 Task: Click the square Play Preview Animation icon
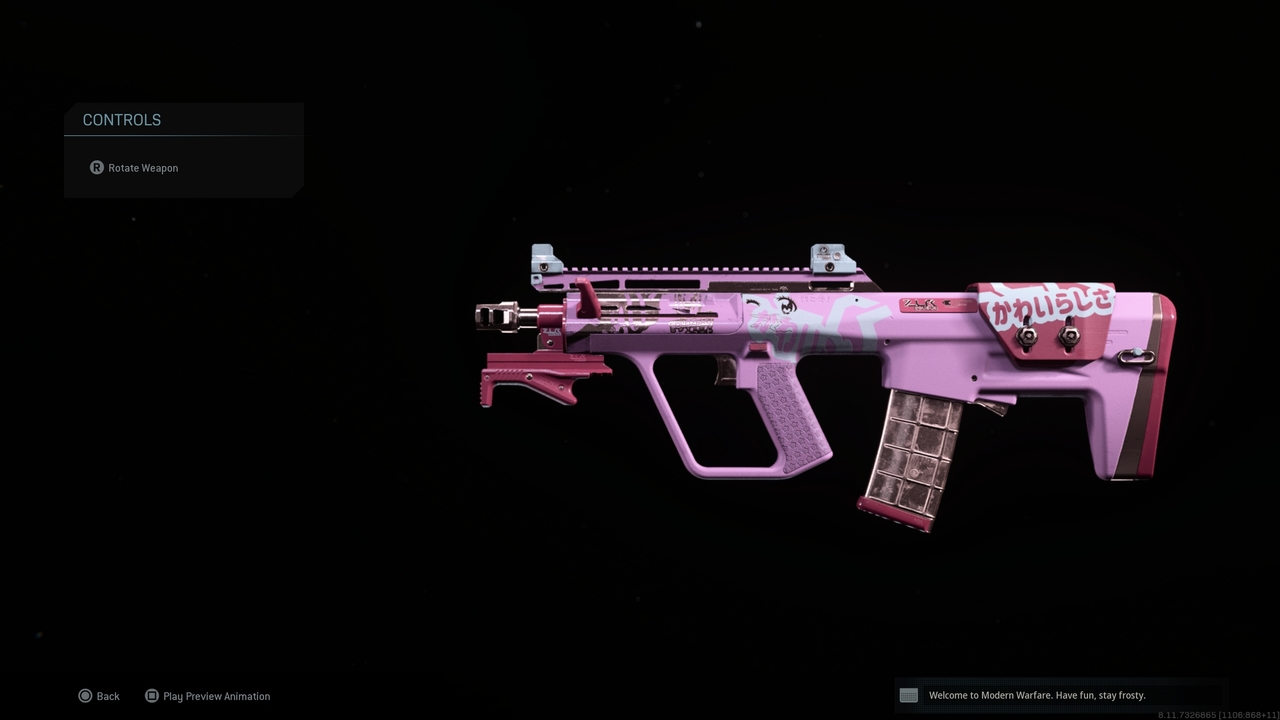[151, 695]
